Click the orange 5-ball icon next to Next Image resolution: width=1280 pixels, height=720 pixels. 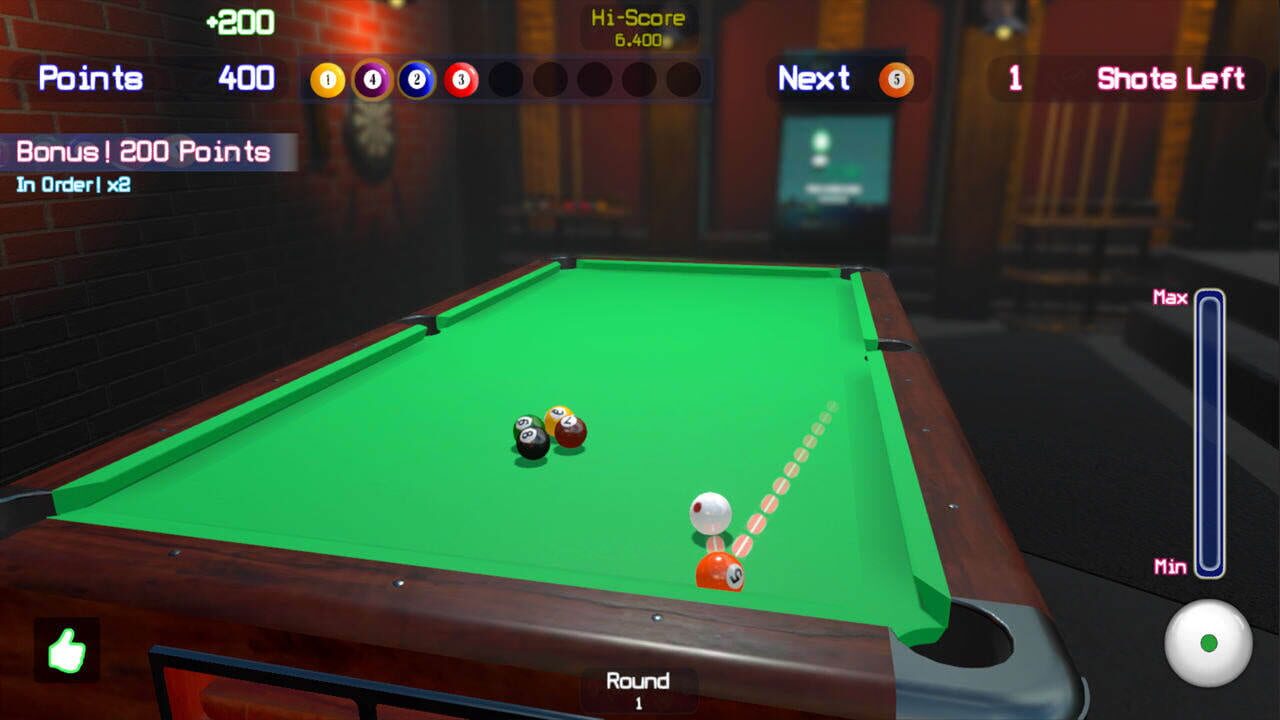897,79
